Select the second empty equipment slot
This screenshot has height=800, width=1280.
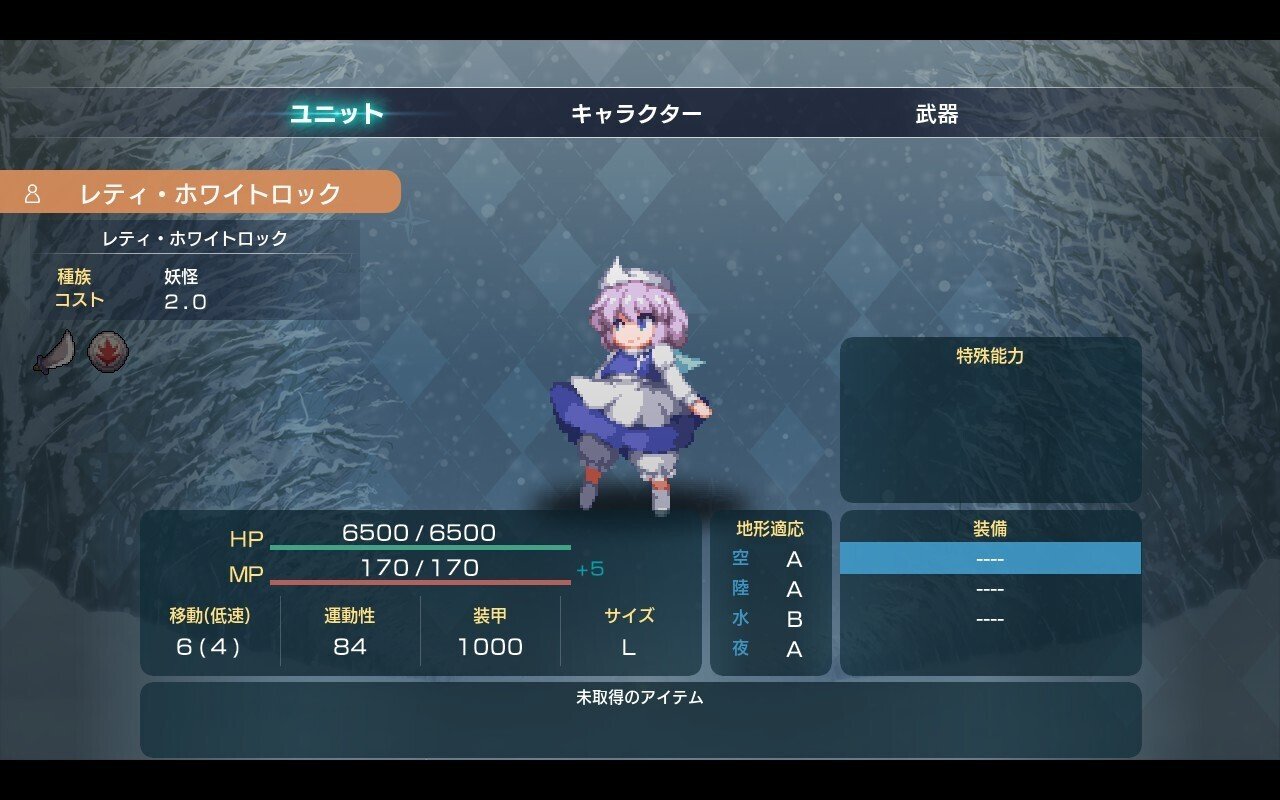(989, 590)
